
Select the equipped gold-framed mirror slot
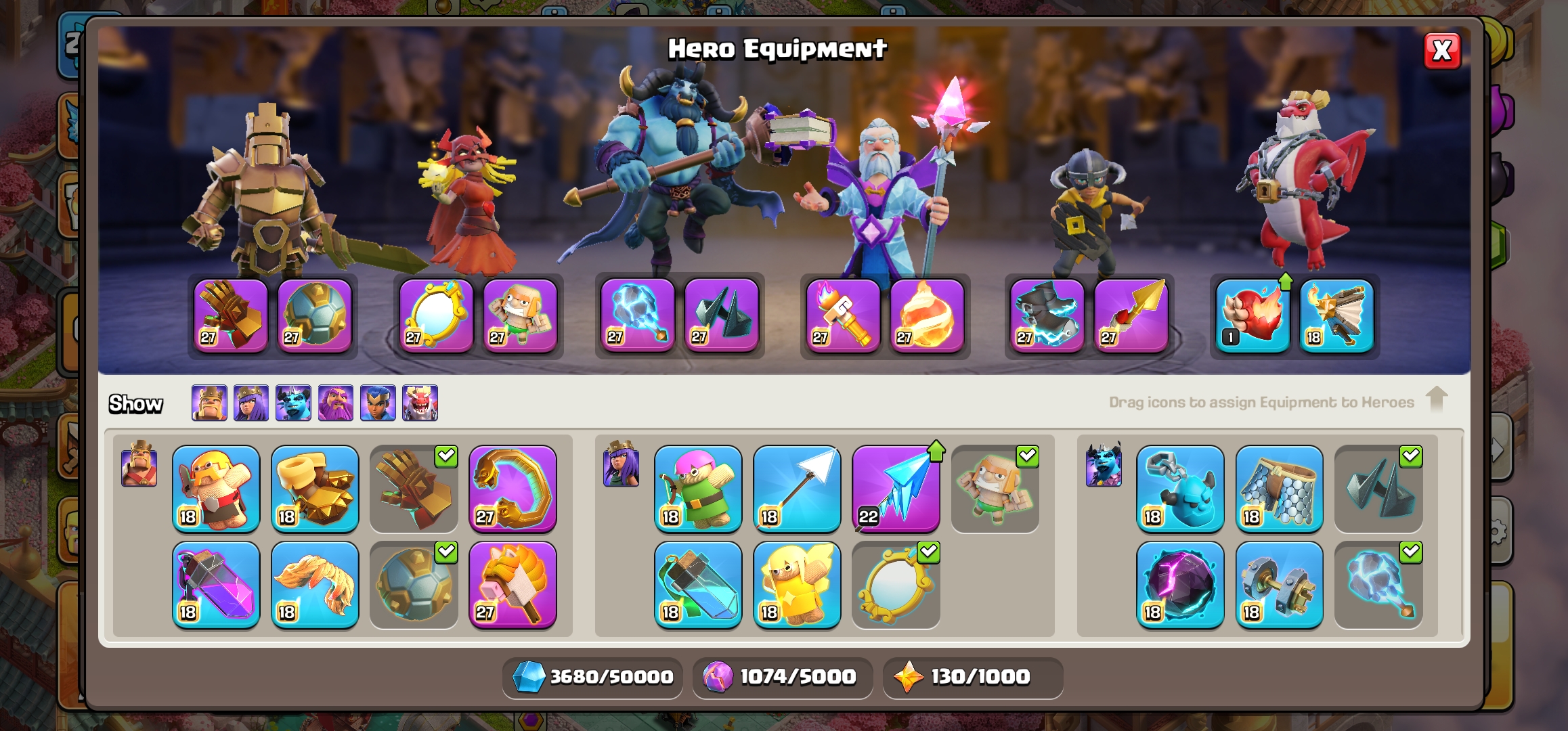(436, 315)
